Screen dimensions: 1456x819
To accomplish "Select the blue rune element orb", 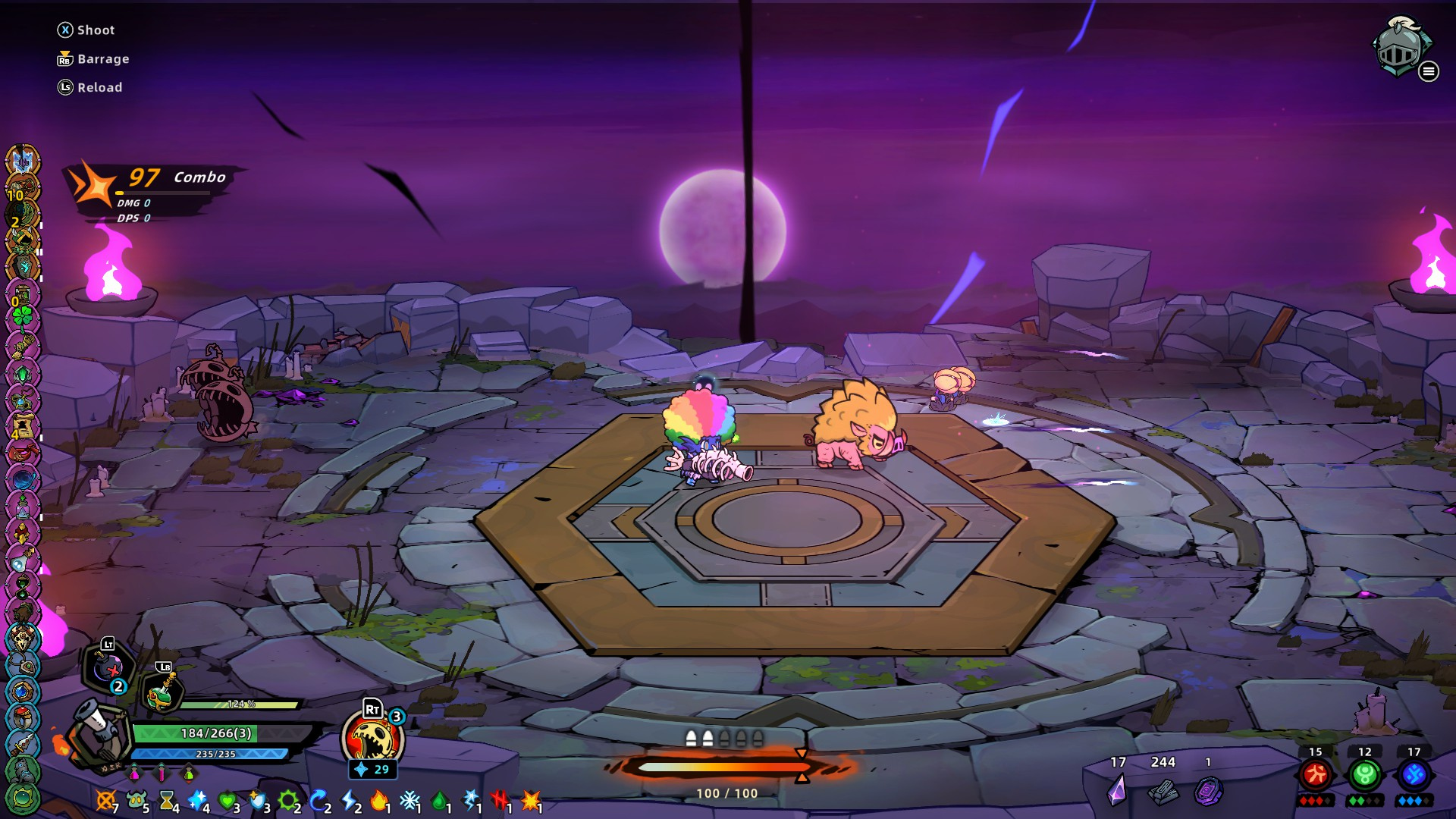I will point(1414,775).
